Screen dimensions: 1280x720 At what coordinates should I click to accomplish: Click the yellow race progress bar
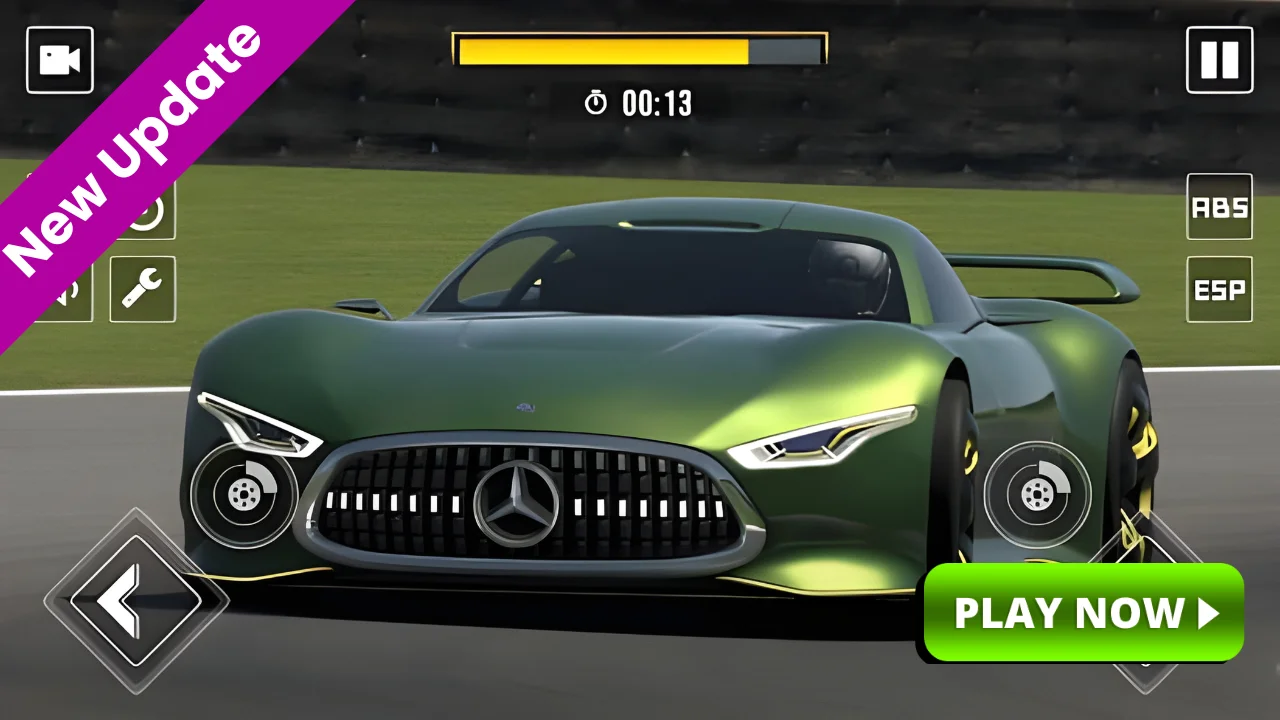point(600,47)
